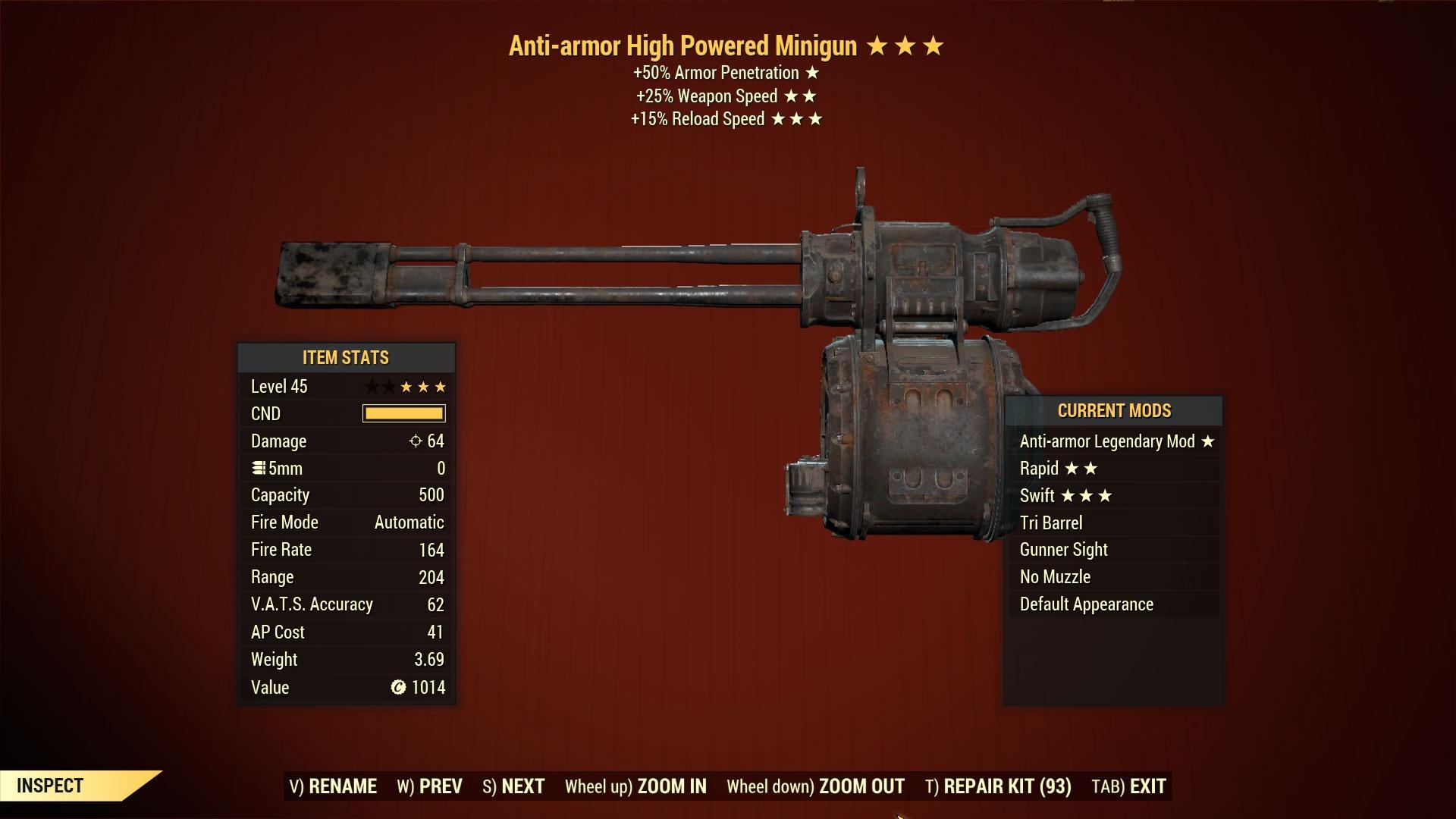Use REPAIR KIT (93) on the minigun
Viewport: 1456px width, 819px height.
click(998, 786)
